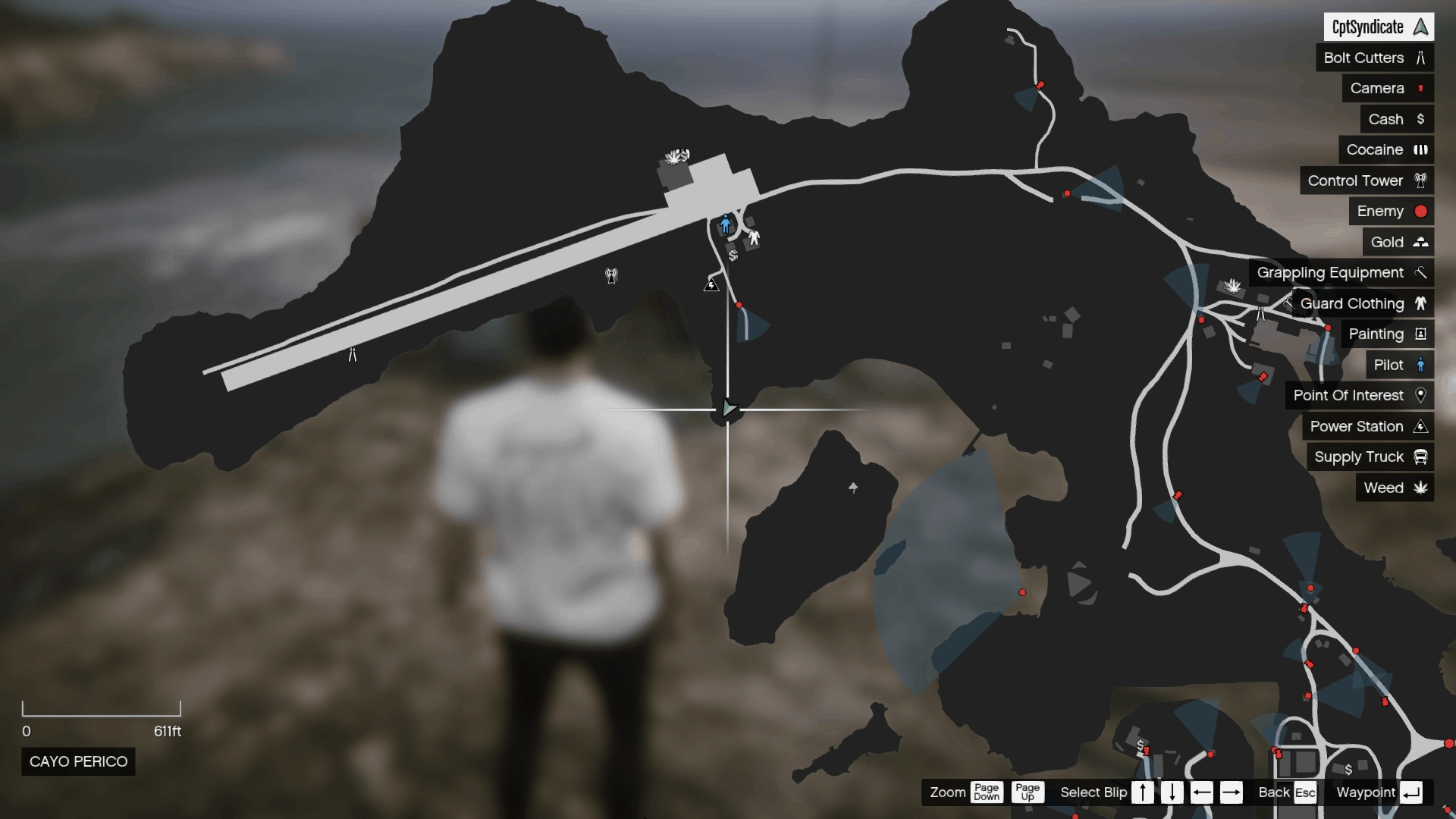
Task: Click the 611ft map scale bar
Action: pos(104,711)
